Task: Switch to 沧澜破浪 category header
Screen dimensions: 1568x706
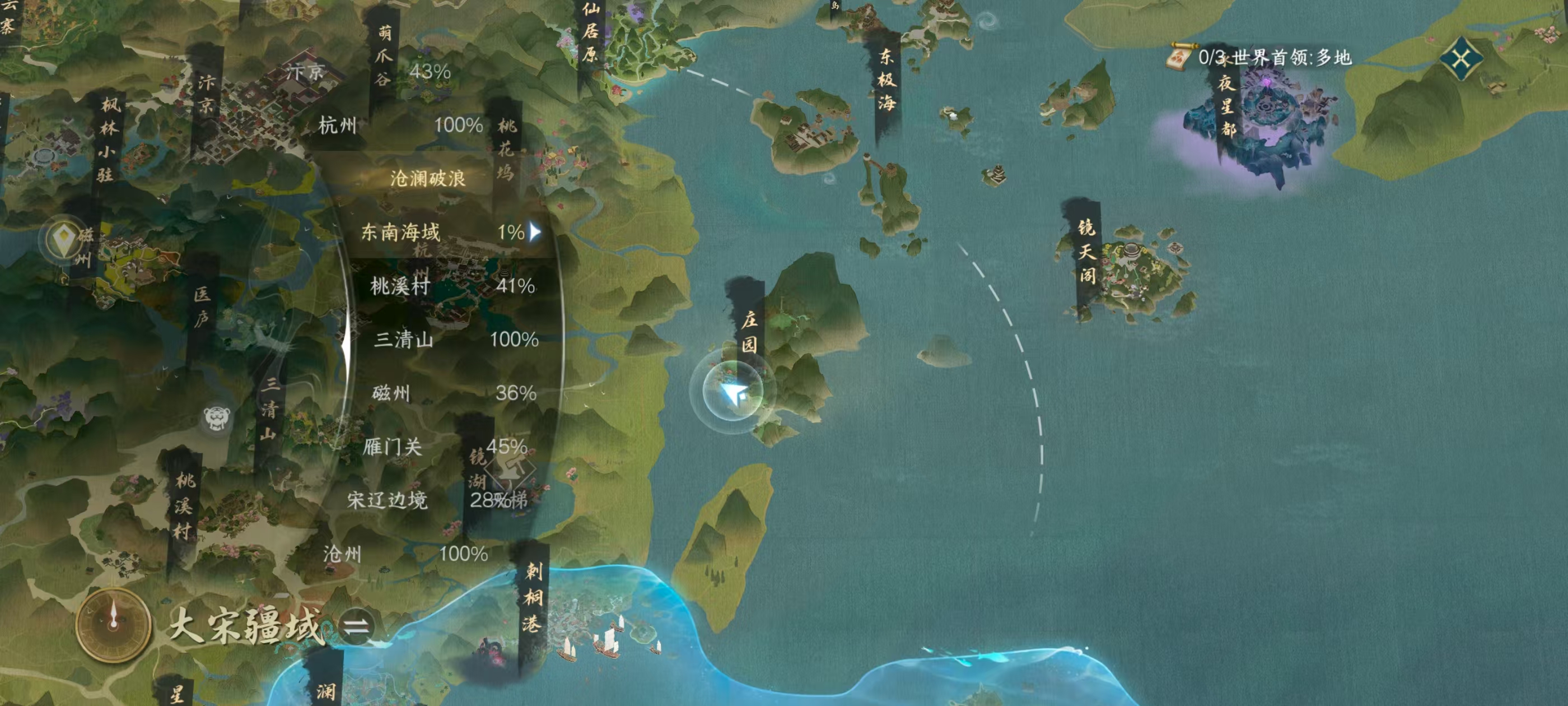Action: [x=427, y=179]
